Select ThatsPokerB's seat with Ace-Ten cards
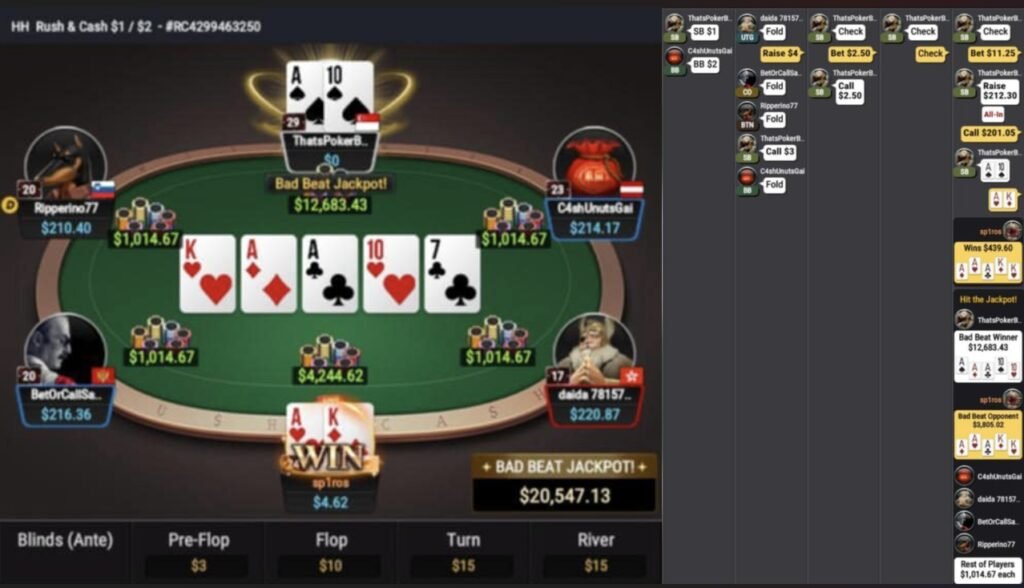Viewport: 1024px width, 588px height. point(329,98)
